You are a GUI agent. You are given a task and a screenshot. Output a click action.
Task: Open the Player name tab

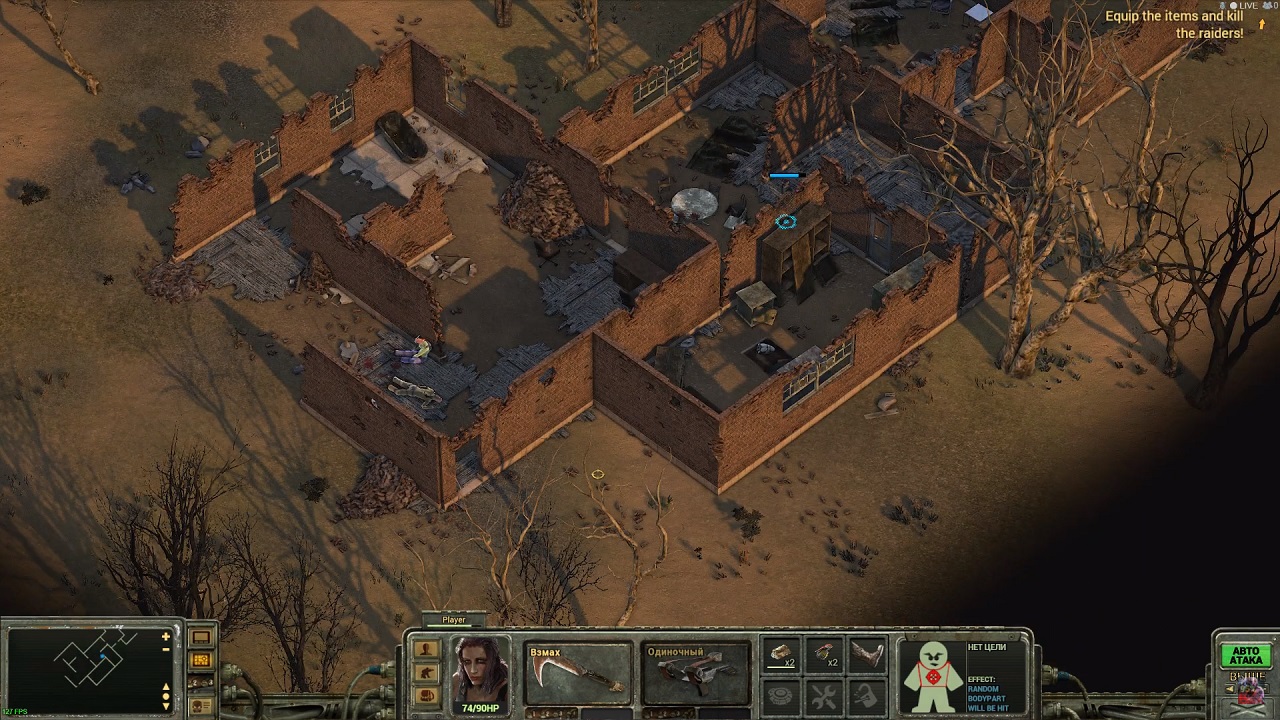[454, 620]
